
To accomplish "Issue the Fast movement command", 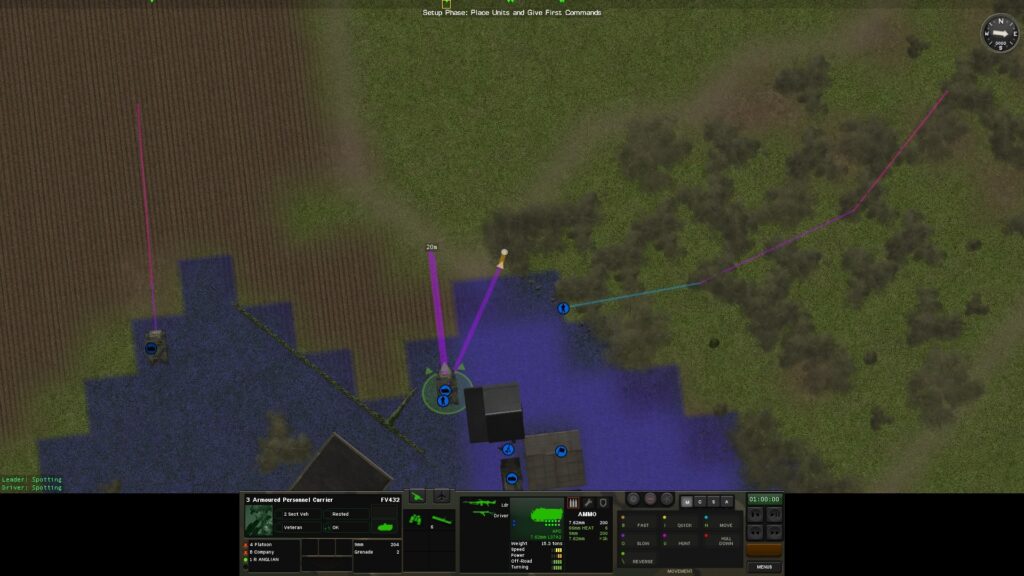I will 643,525.
